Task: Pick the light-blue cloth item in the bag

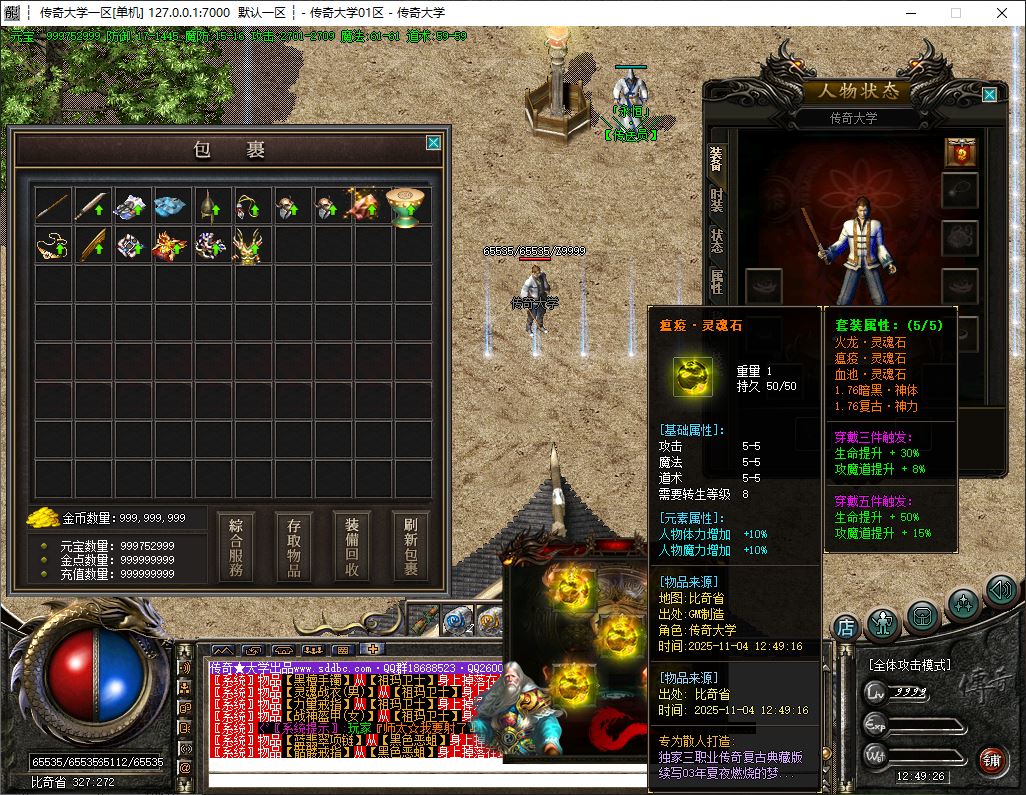Action: (x=171, y=205)
